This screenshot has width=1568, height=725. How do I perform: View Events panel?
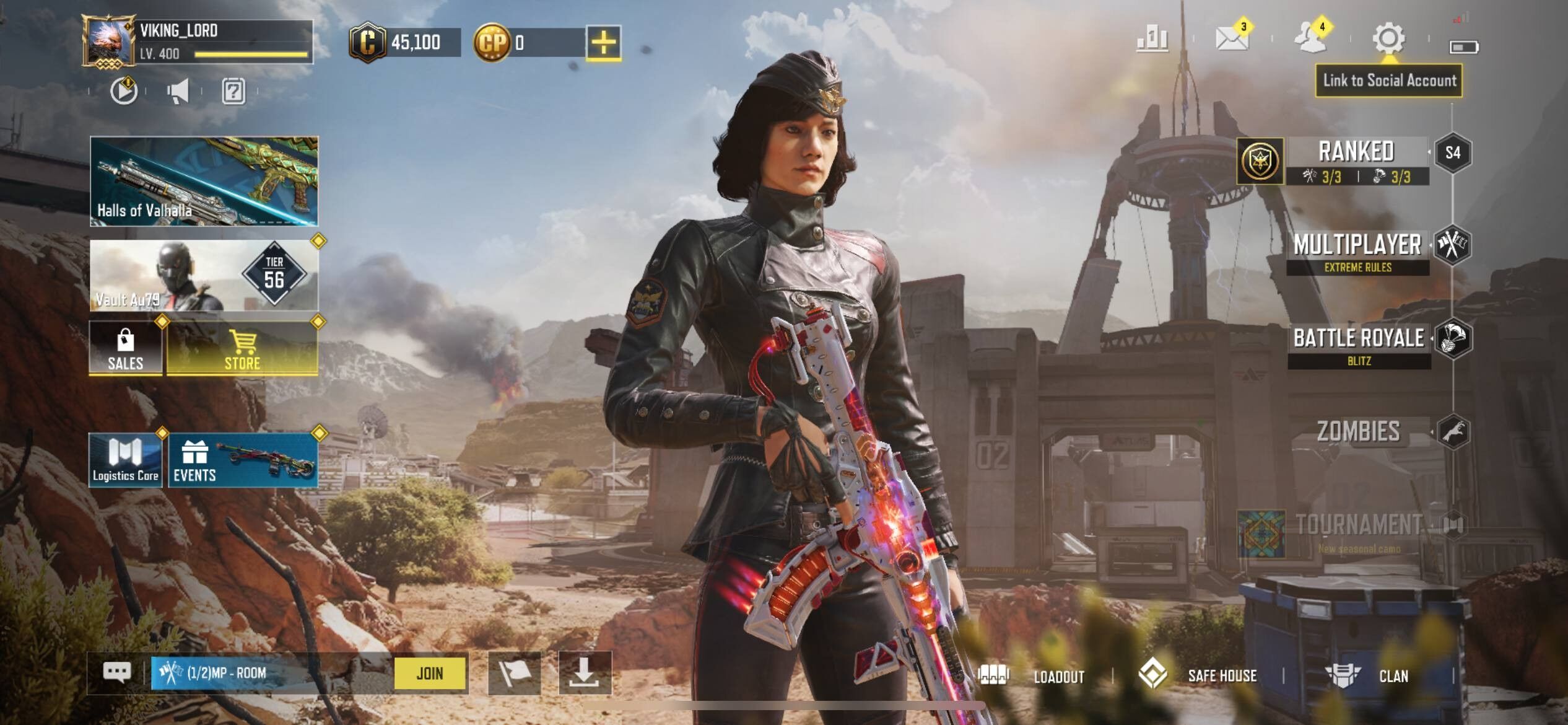243,460
